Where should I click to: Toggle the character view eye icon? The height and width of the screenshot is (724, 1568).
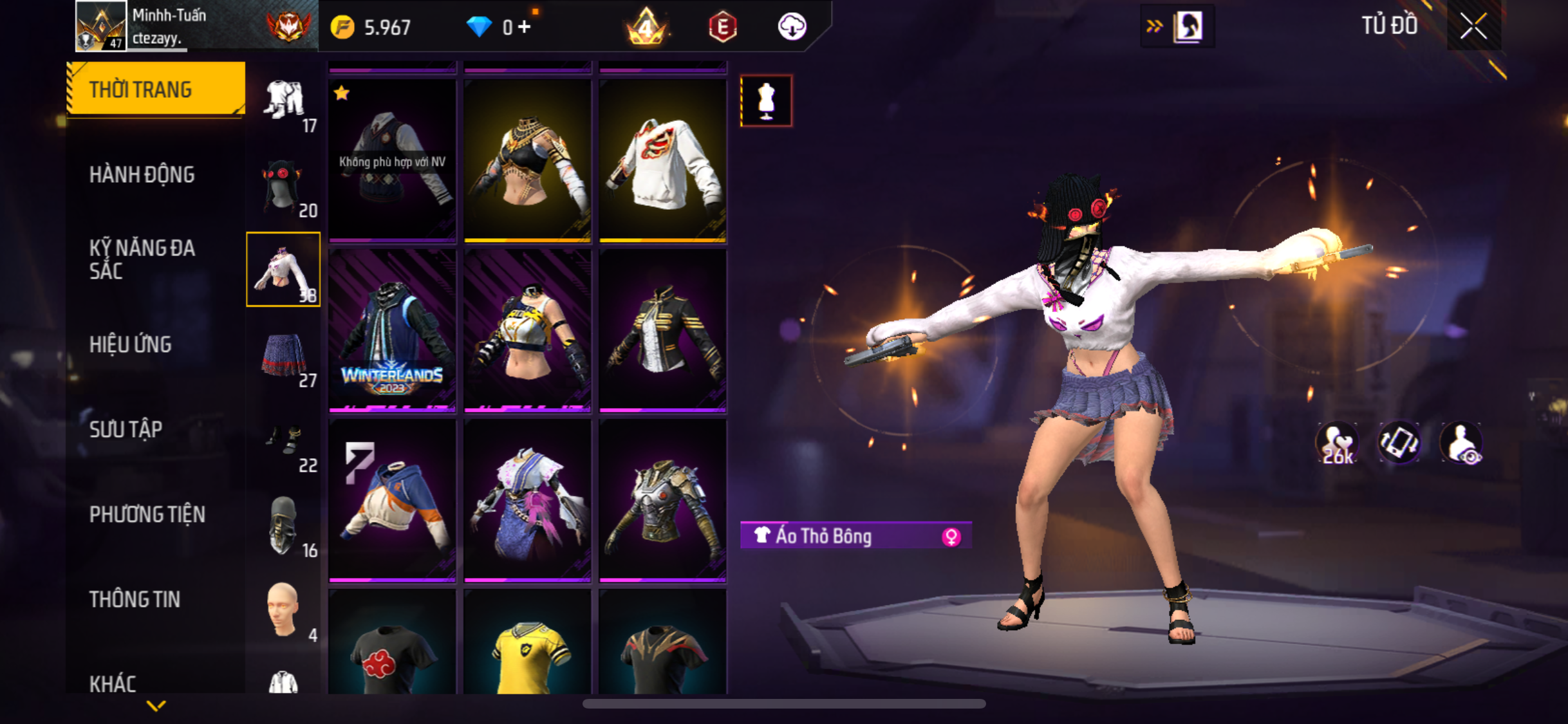coord(1462,443)
